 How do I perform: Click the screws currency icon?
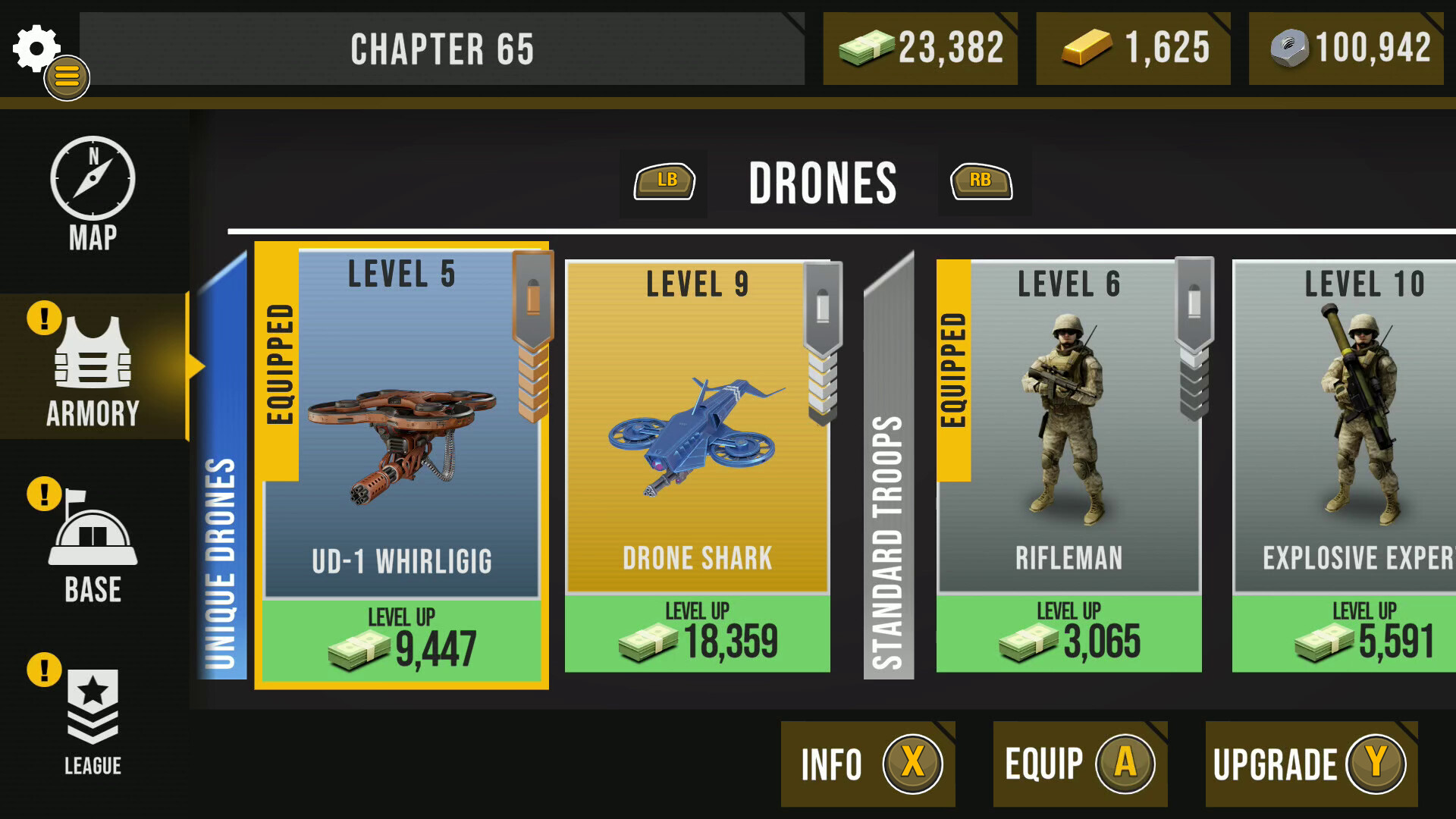[x=1289, y=48]
